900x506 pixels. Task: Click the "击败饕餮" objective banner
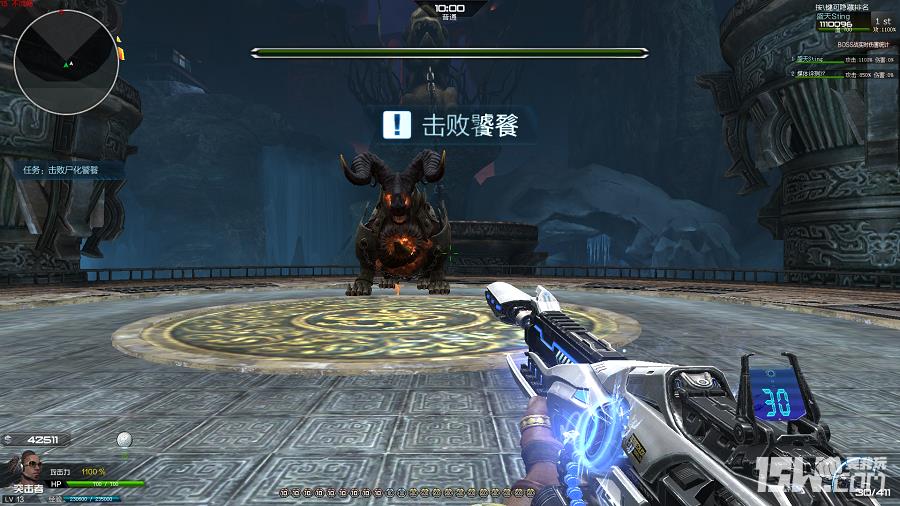tap(451, 124)
